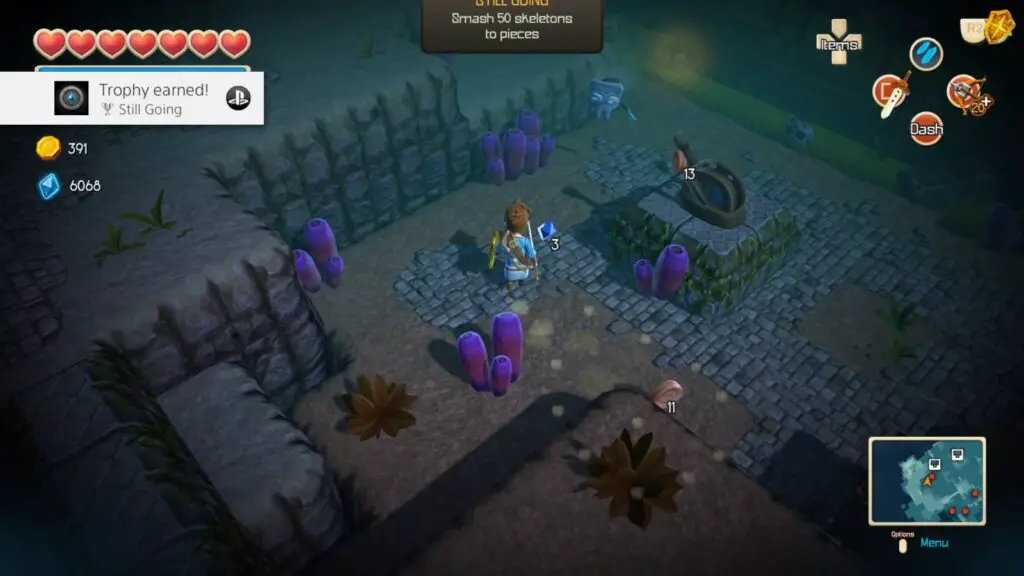Use the golden shield icon
This screenshot has width=1024, height=576.
pyautogui.click(x=997, y=27)
